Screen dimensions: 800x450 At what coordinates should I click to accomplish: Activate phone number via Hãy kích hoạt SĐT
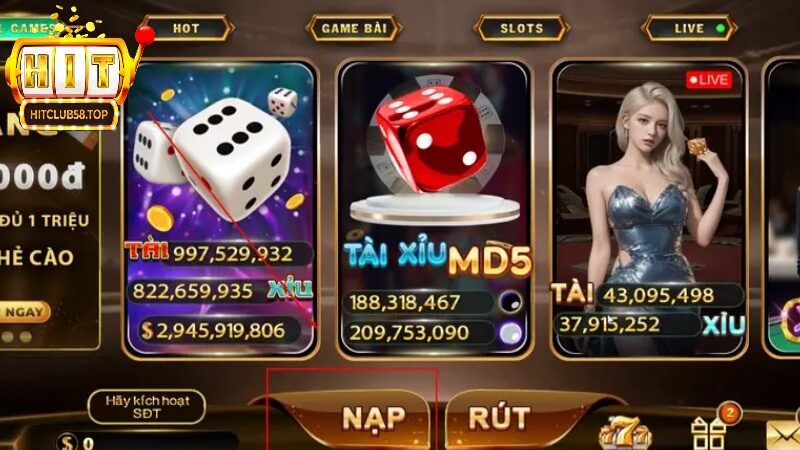tap(146, 406)
